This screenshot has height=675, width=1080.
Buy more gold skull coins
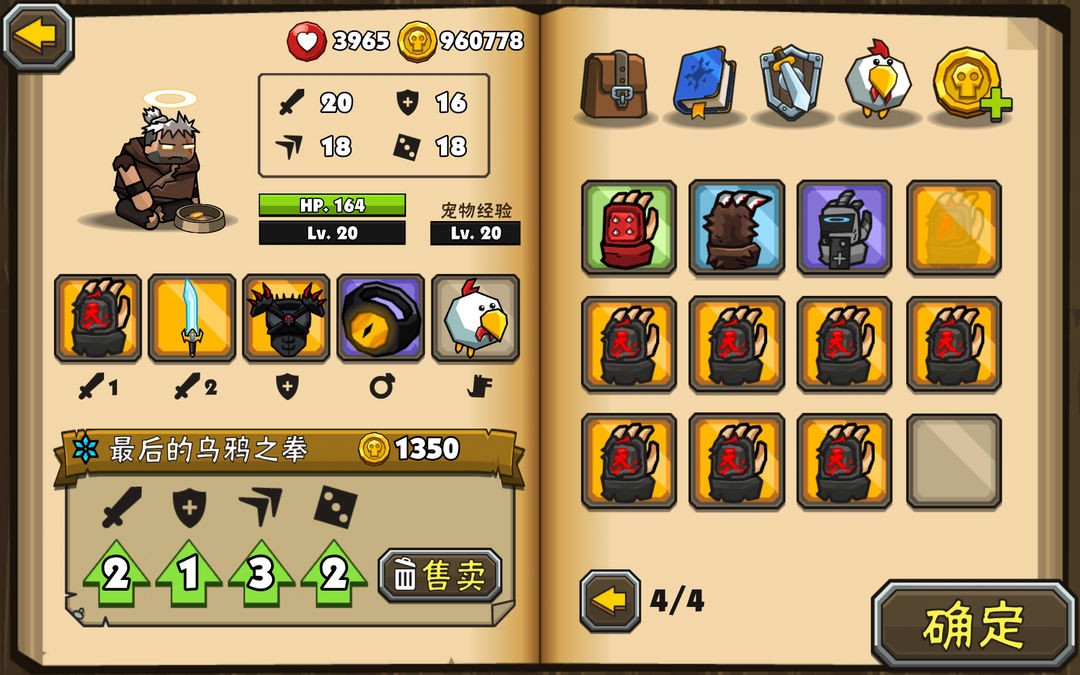(970, 83)
